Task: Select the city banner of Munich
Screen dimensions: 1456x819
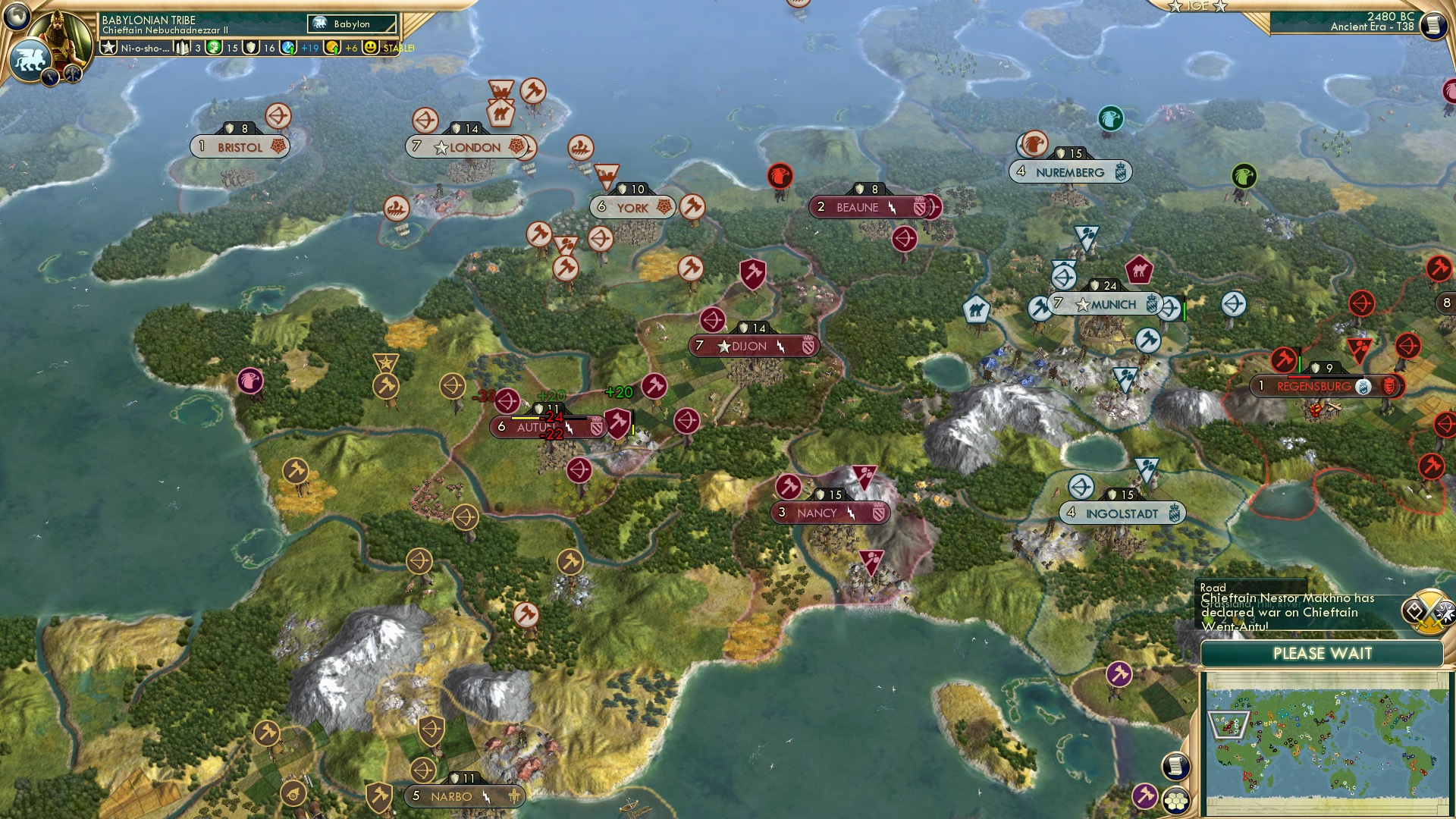Action: [x=1107, y=303]
